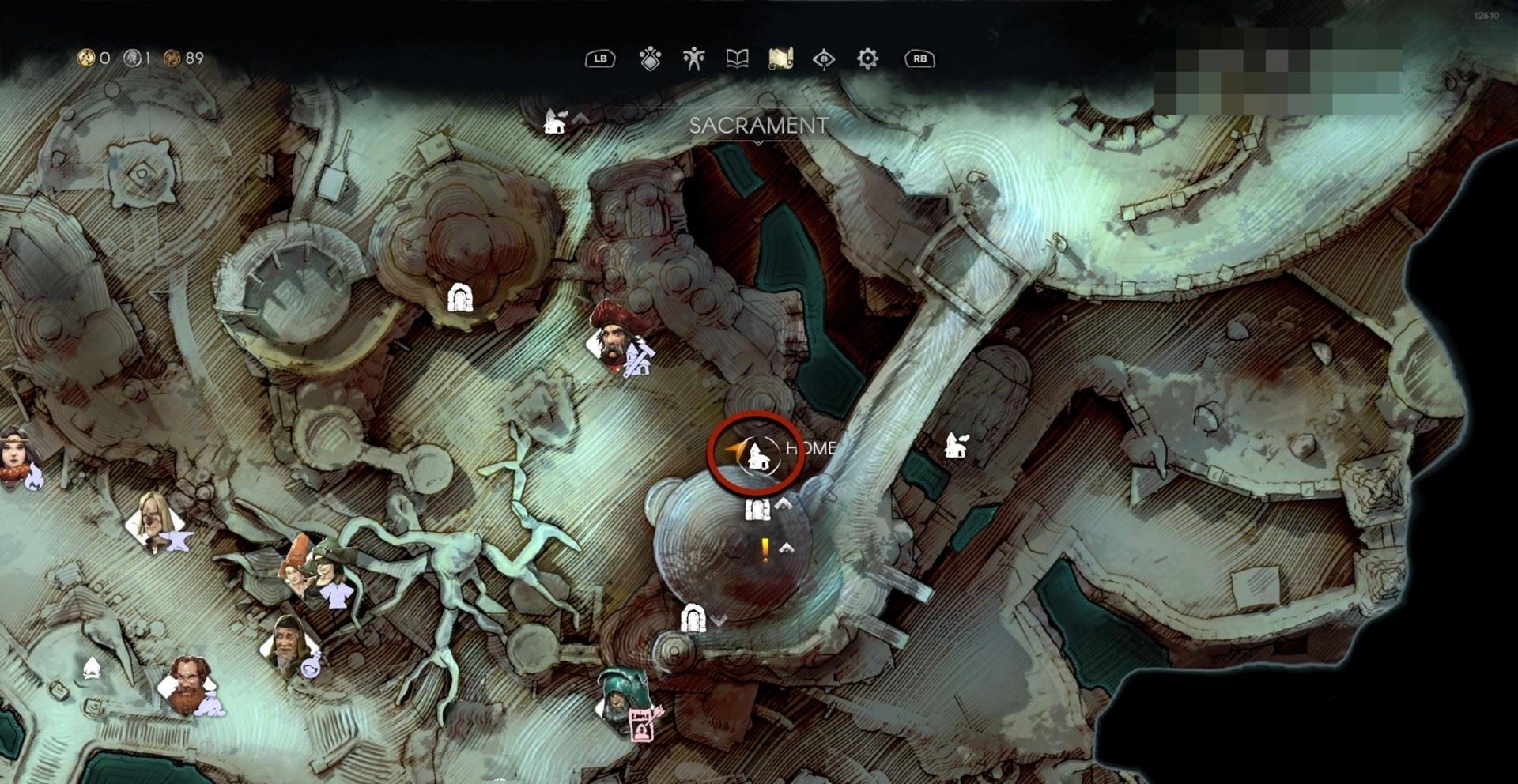Switch to the character figure tab

(x=693, y=58)
